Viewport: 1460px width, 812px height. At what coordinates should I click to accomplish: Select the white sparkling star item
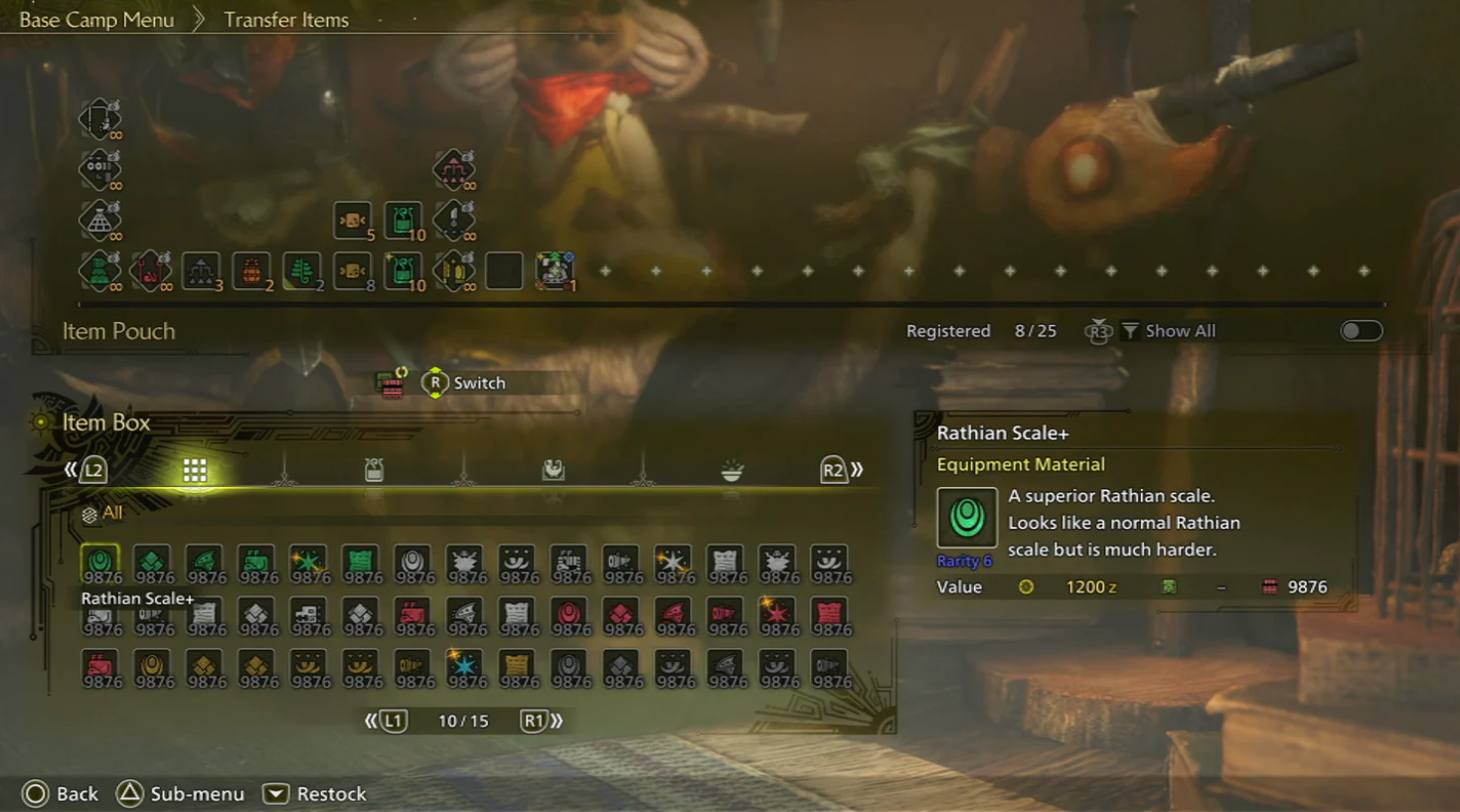point(673,564)
